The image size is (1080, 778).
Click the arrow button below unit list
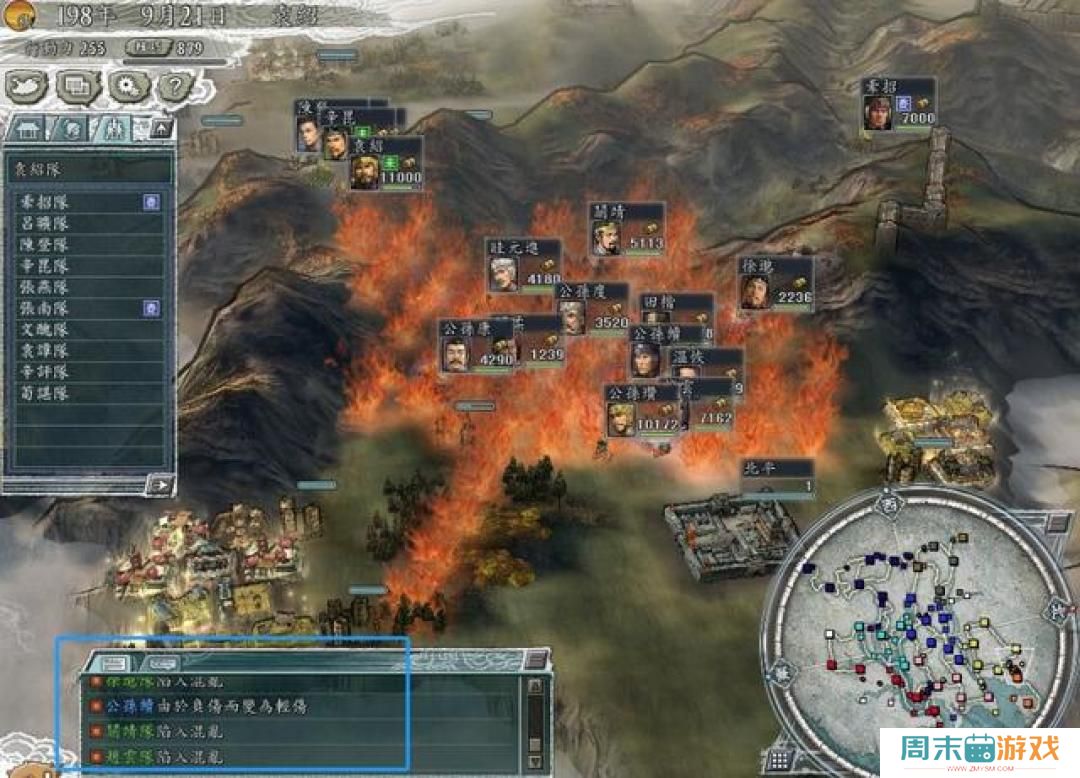click(x=158, y=484)
